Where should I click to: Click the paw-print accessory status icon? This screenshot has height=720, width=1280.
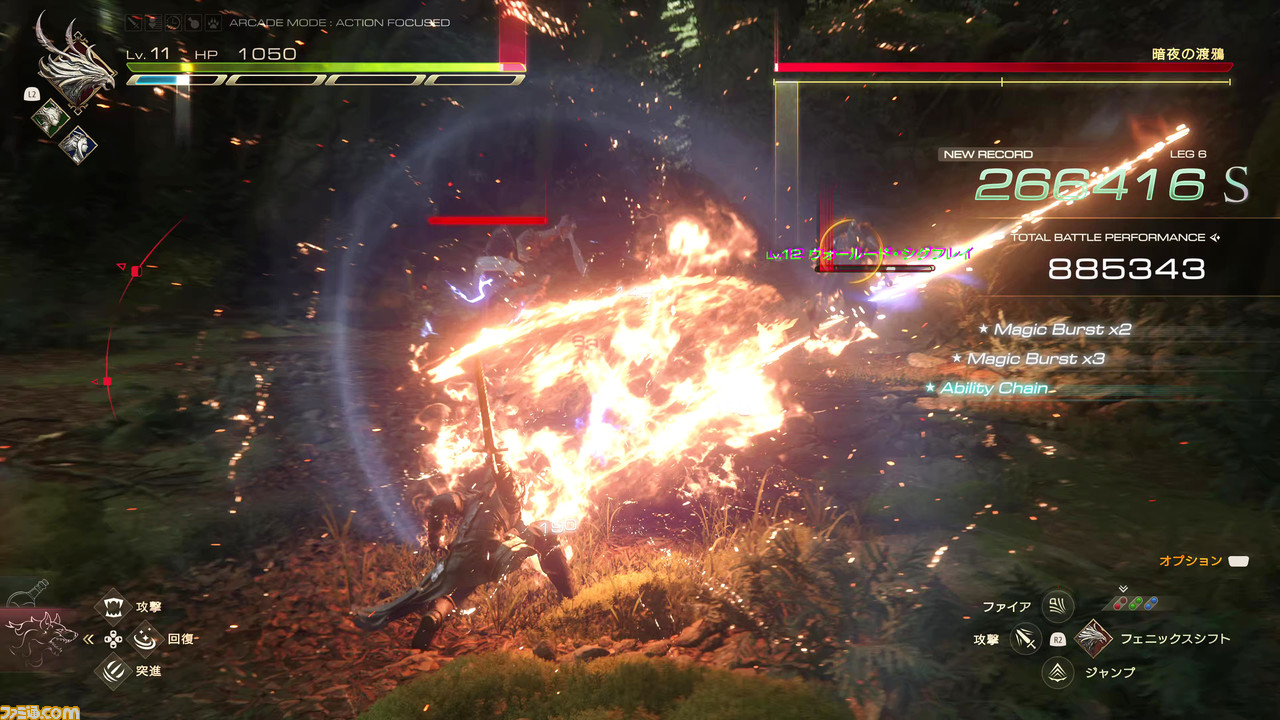coord(213,22)
